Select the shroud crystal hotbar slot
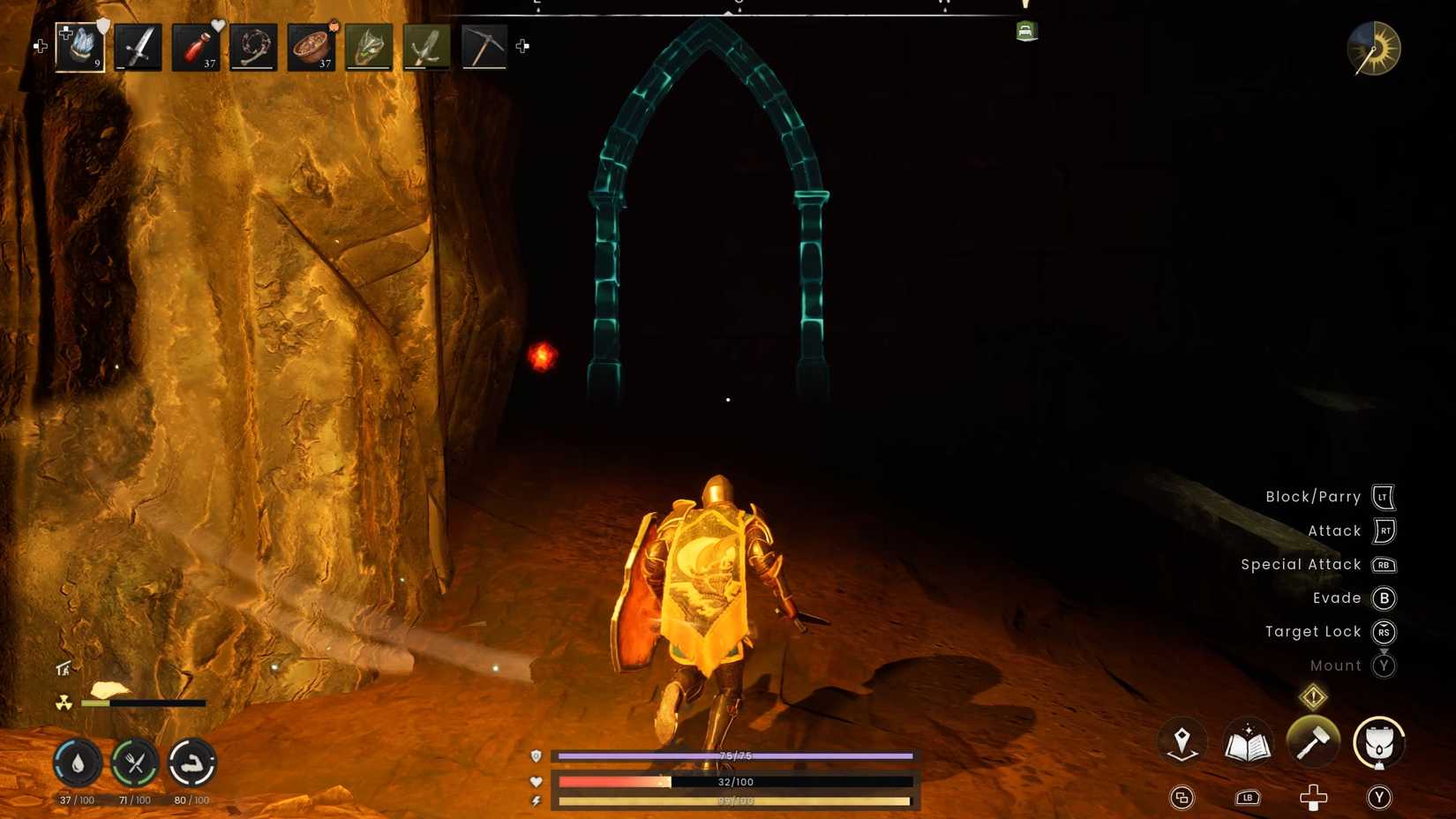This screenshot has height=819, width=1456. point(78,47)
